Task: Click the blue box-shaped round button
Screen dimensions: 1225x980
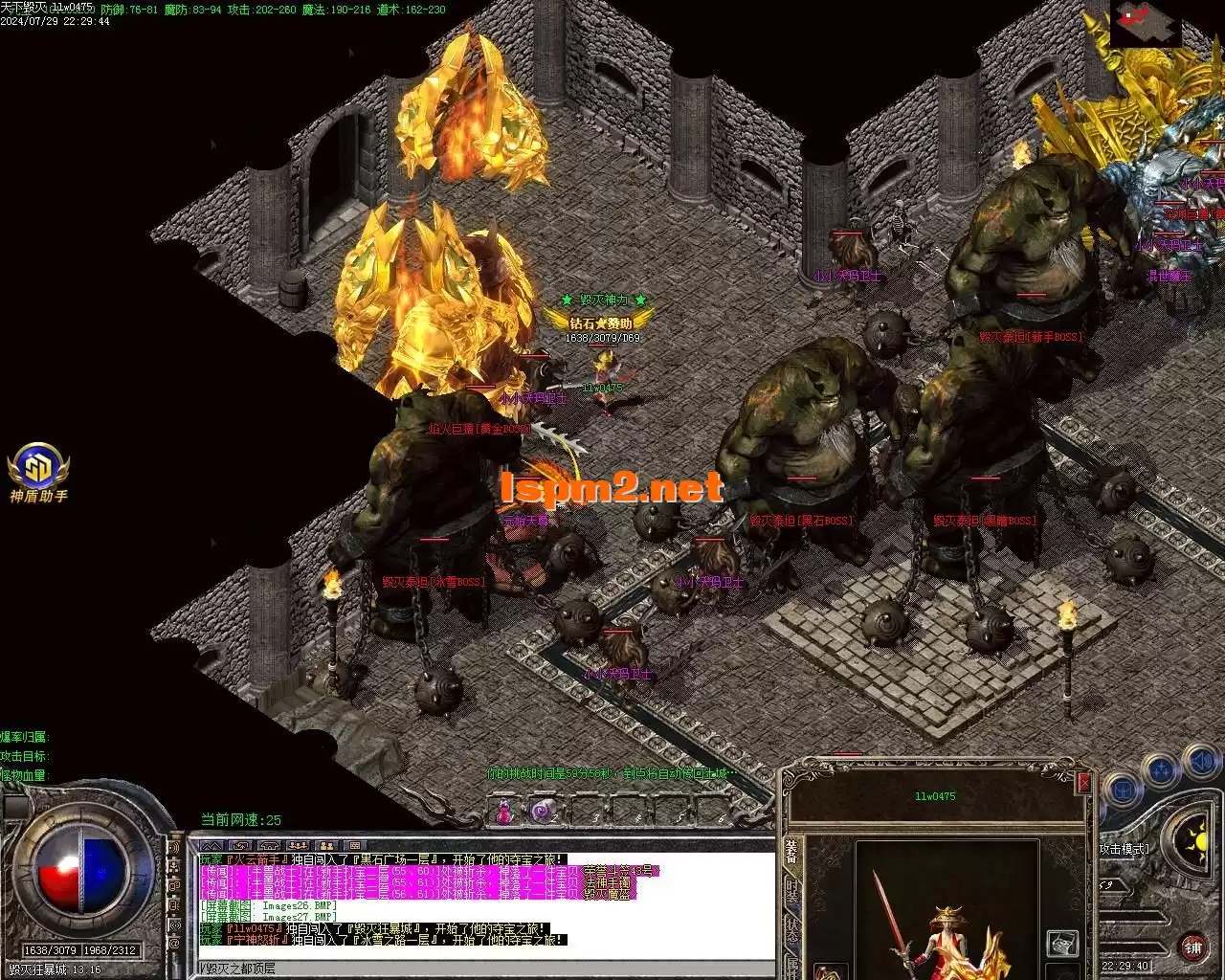Action: point(1124,791)
